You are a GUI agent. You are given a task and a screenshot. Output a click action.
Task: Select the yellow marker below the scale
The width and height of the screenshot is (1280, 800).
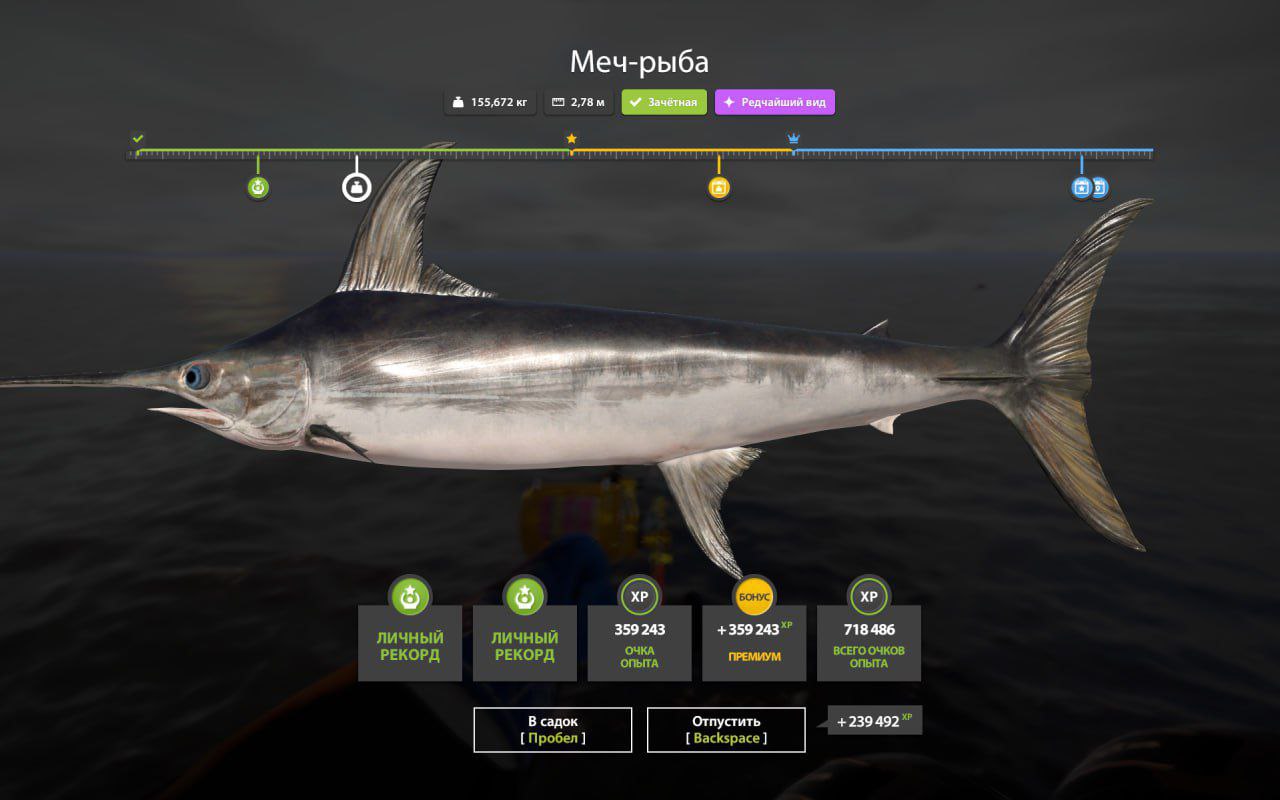[x=718, y=187]
